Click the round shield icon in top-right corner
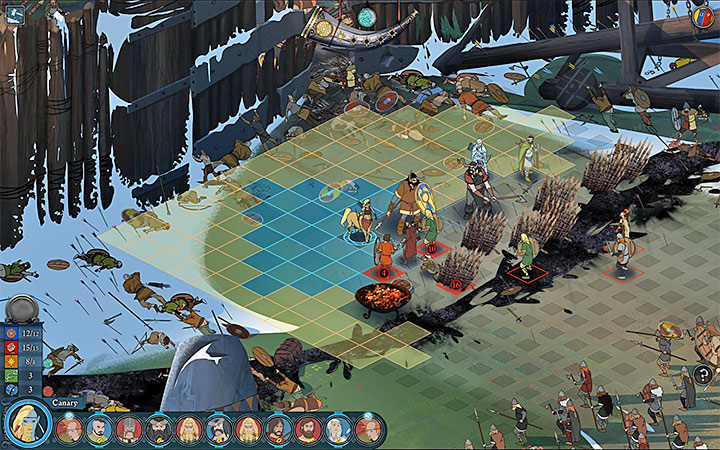 (x=703, y=16)
